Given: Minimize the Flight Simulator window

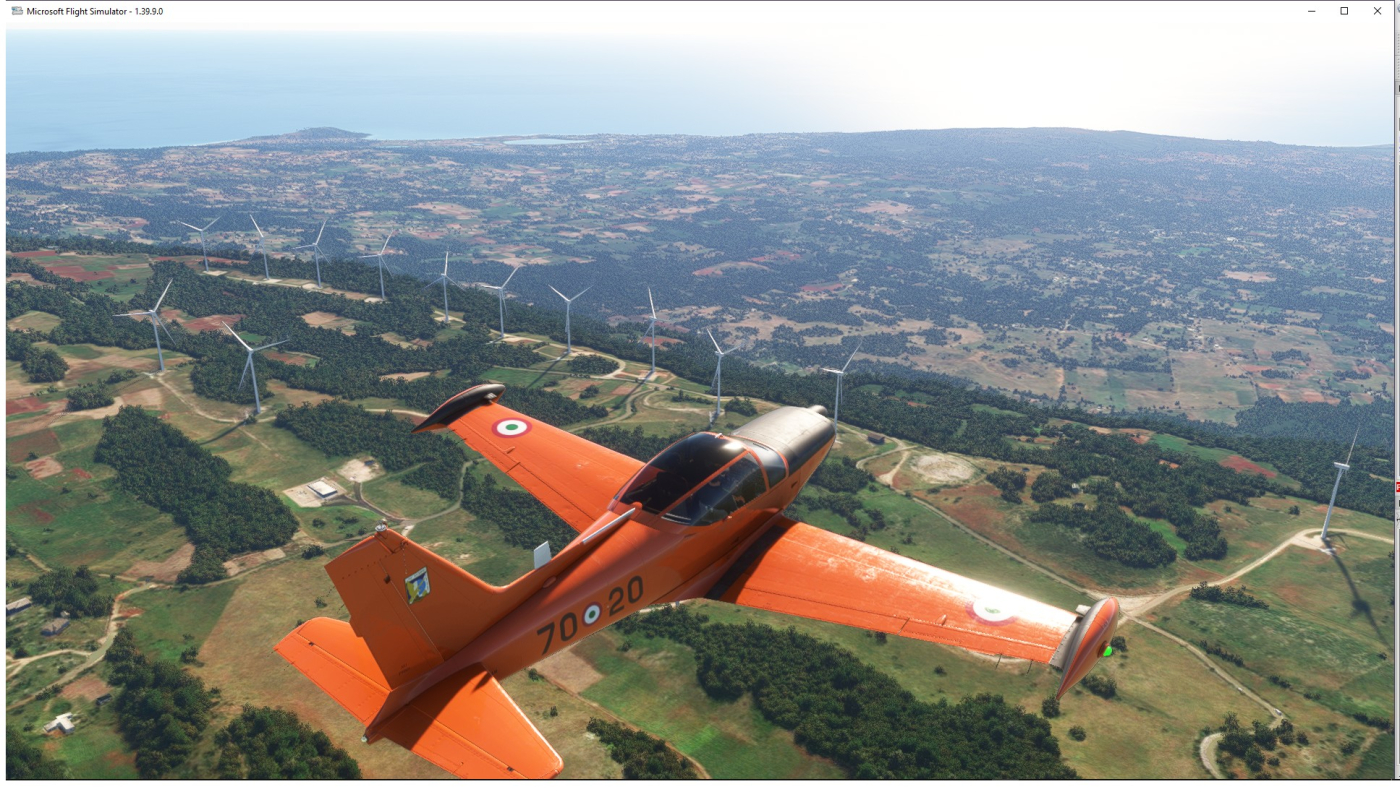Looking at the screenshot, I should [1312, 11].
